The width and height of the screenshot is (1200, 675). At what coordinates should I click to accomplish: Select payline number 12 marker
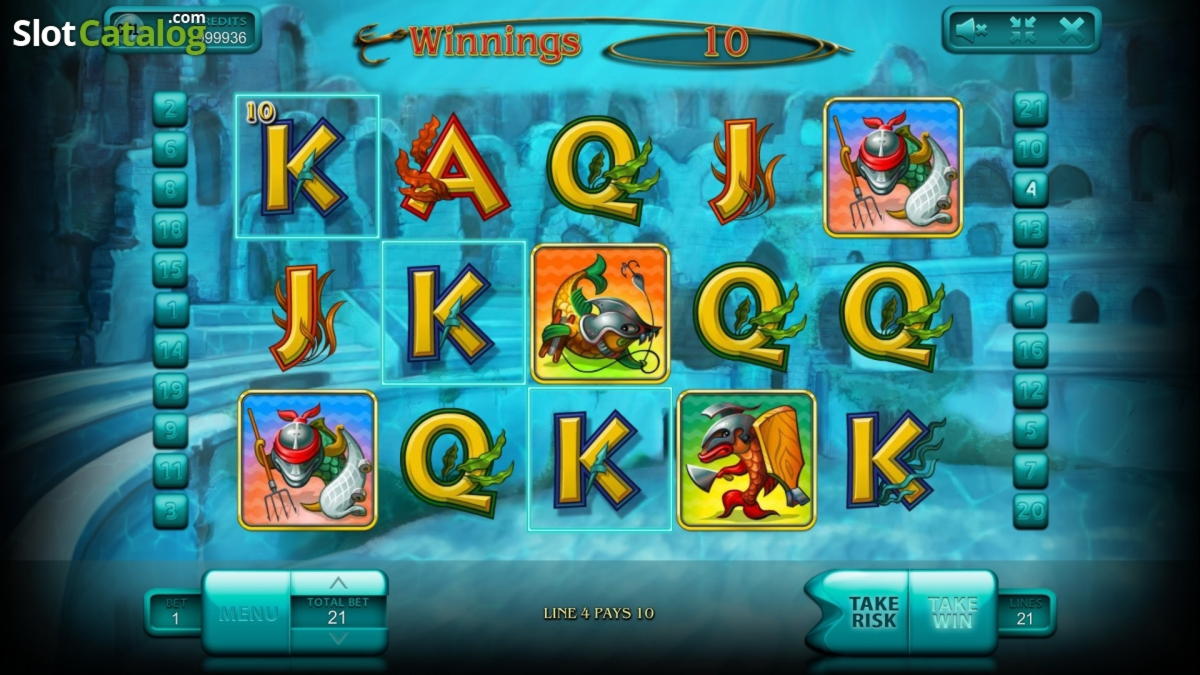tap(1030, 390)
